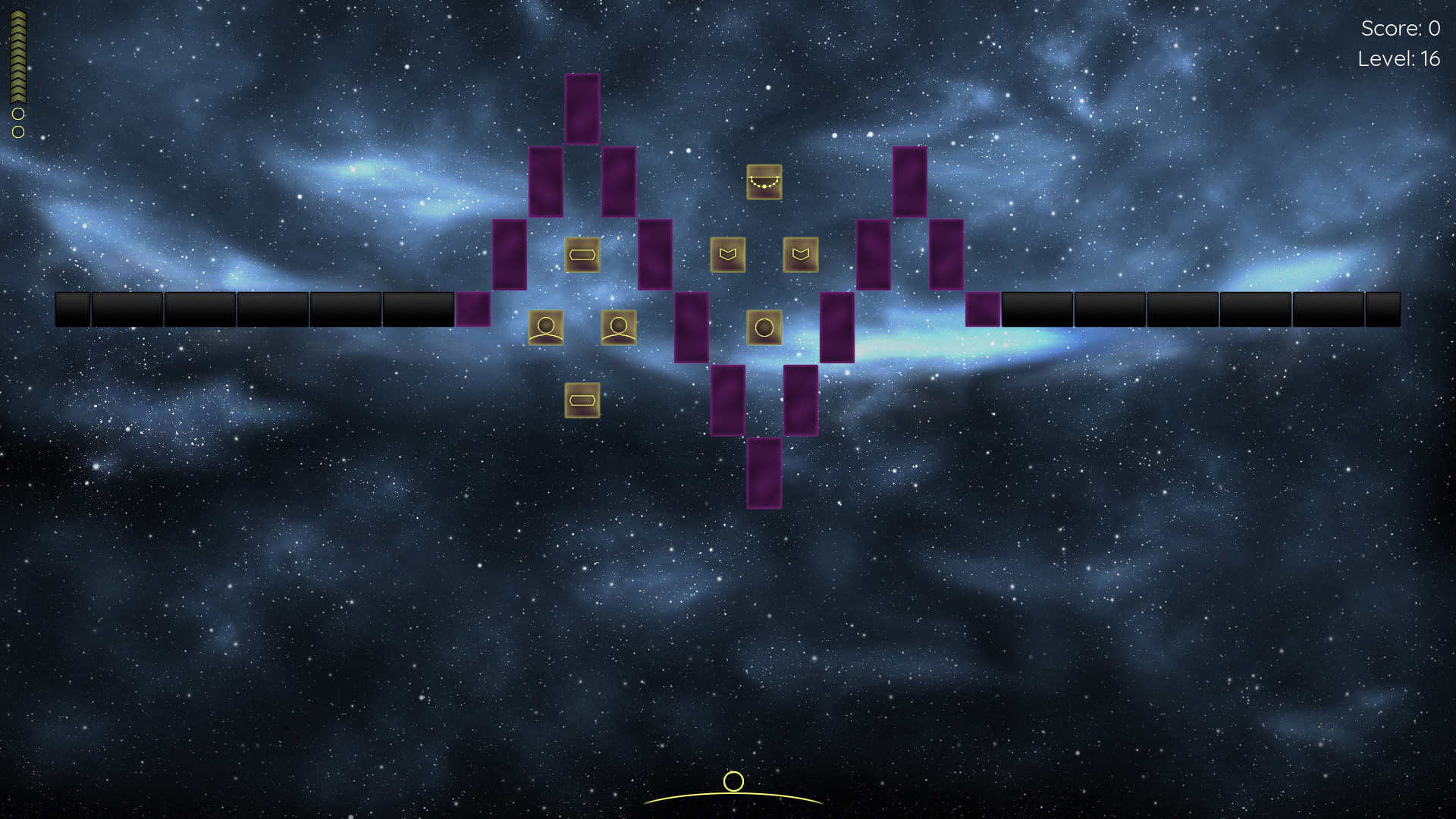This screenshot has height=819, width=1456.
Task: Click the left chevron power-up brick
Action: (x=729, y=256)
